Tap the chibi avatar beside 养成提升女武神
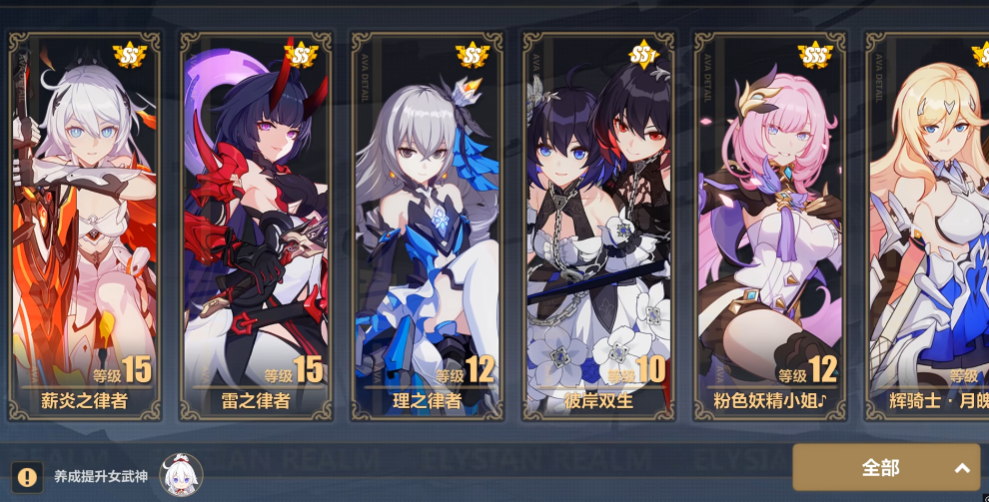Viewport: 989px width, 502px height. (181, 475)
